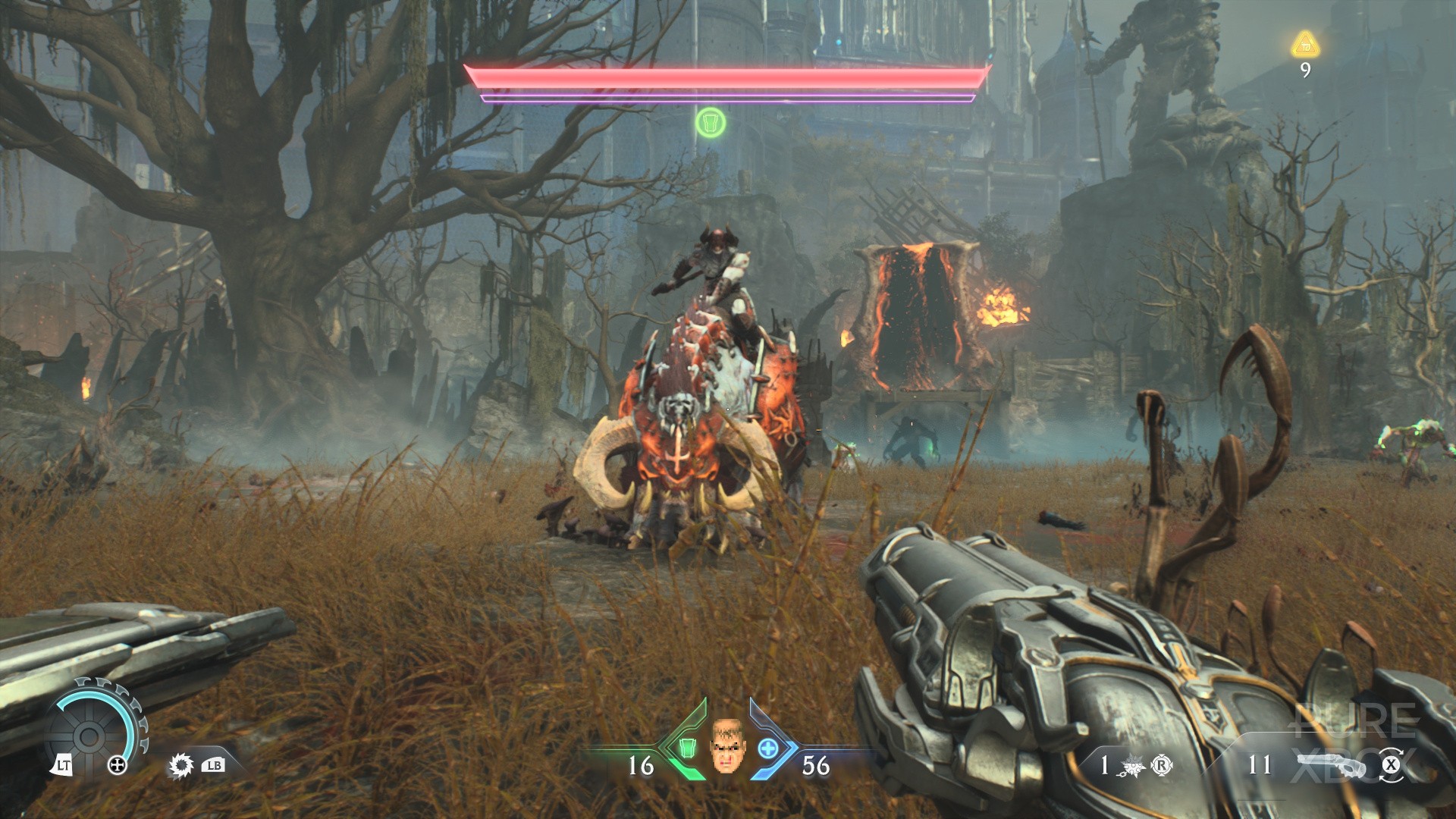Click the gold triangle currency icon
The image size is (1456, 819).
point(1305,44)
